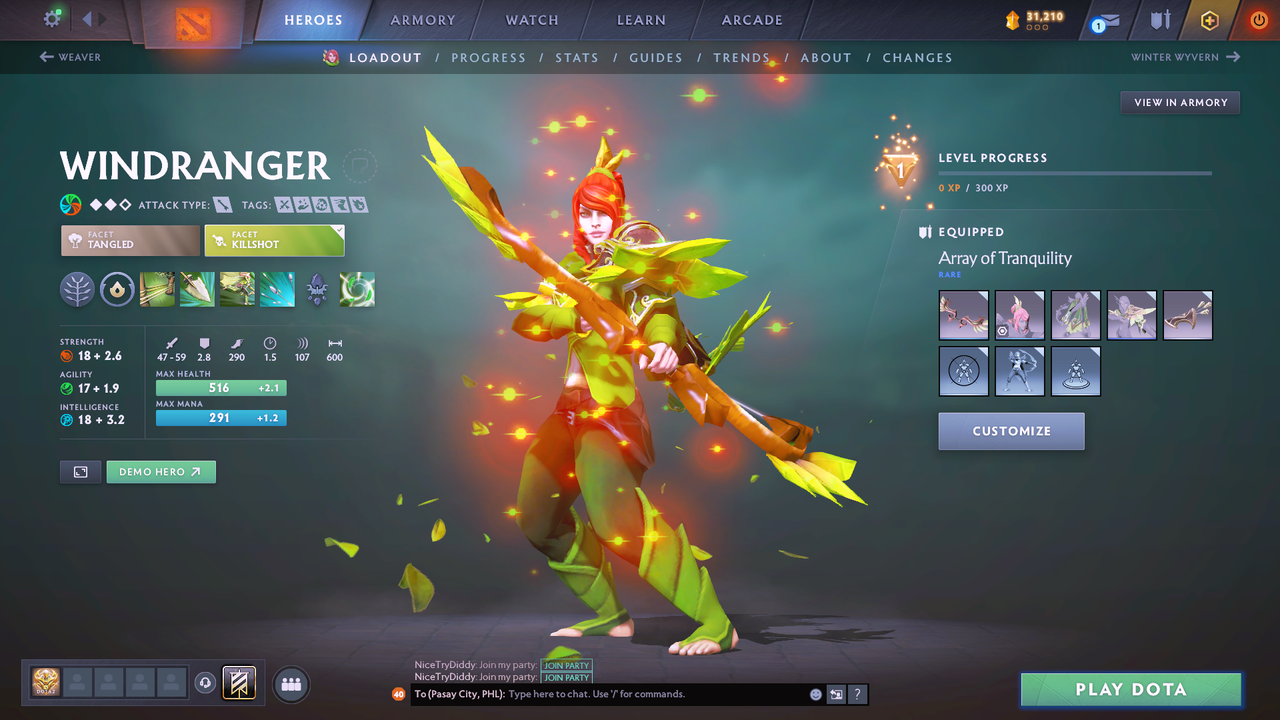This screenshot has width=1280, height=720.
Task: Click the Demo Hero button
Action: pyautogui.click(x=160, y=471)
